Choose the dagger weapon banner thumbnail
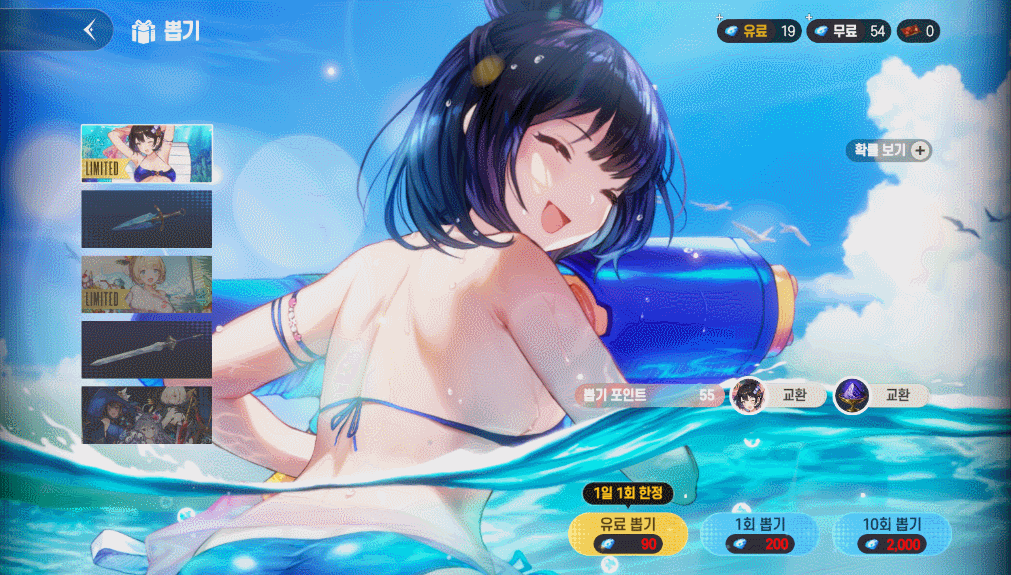The image size is (1011, 575). [x=146, y=219]
